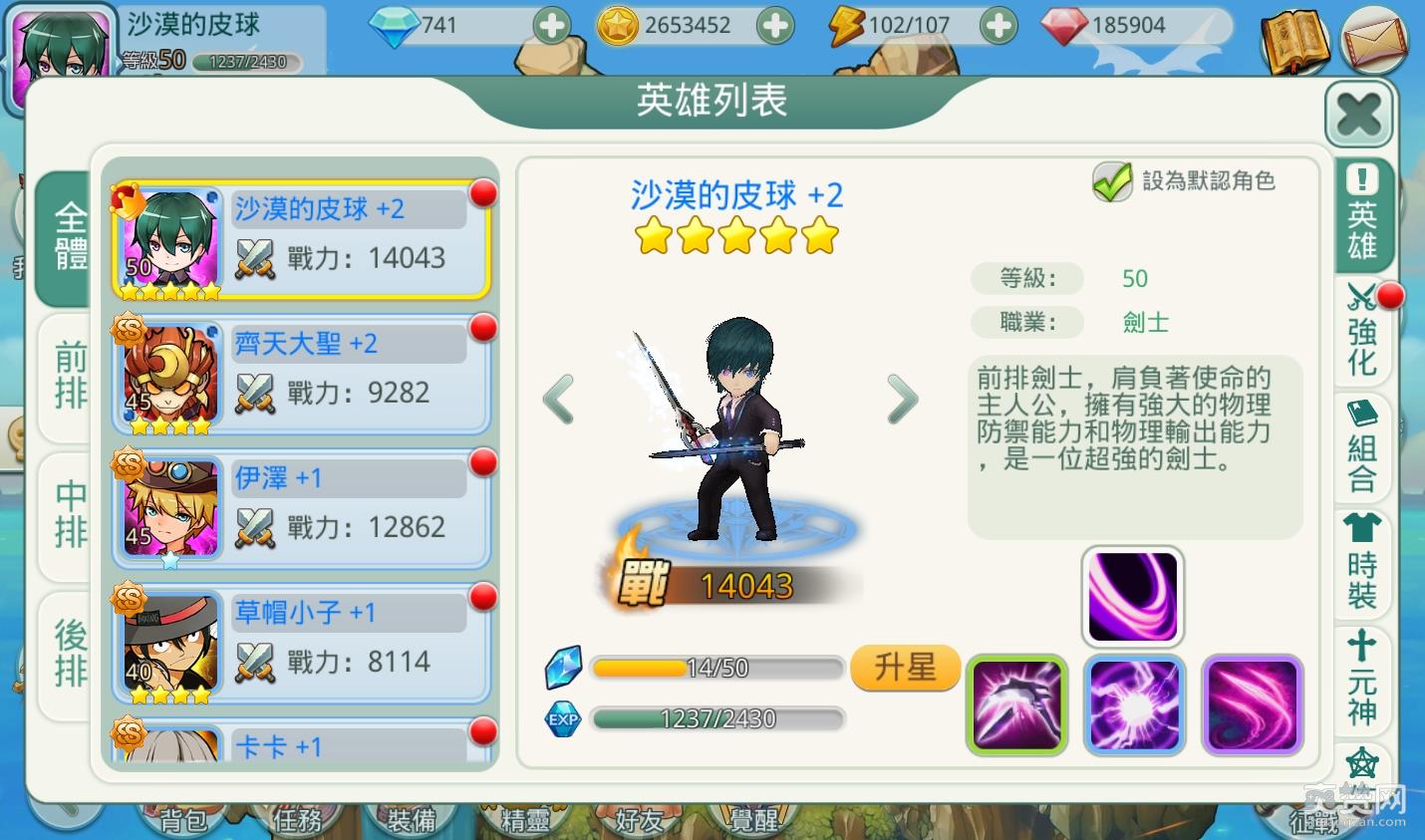
Task: Click the EXP progress bar
Action: click(719, 718)
